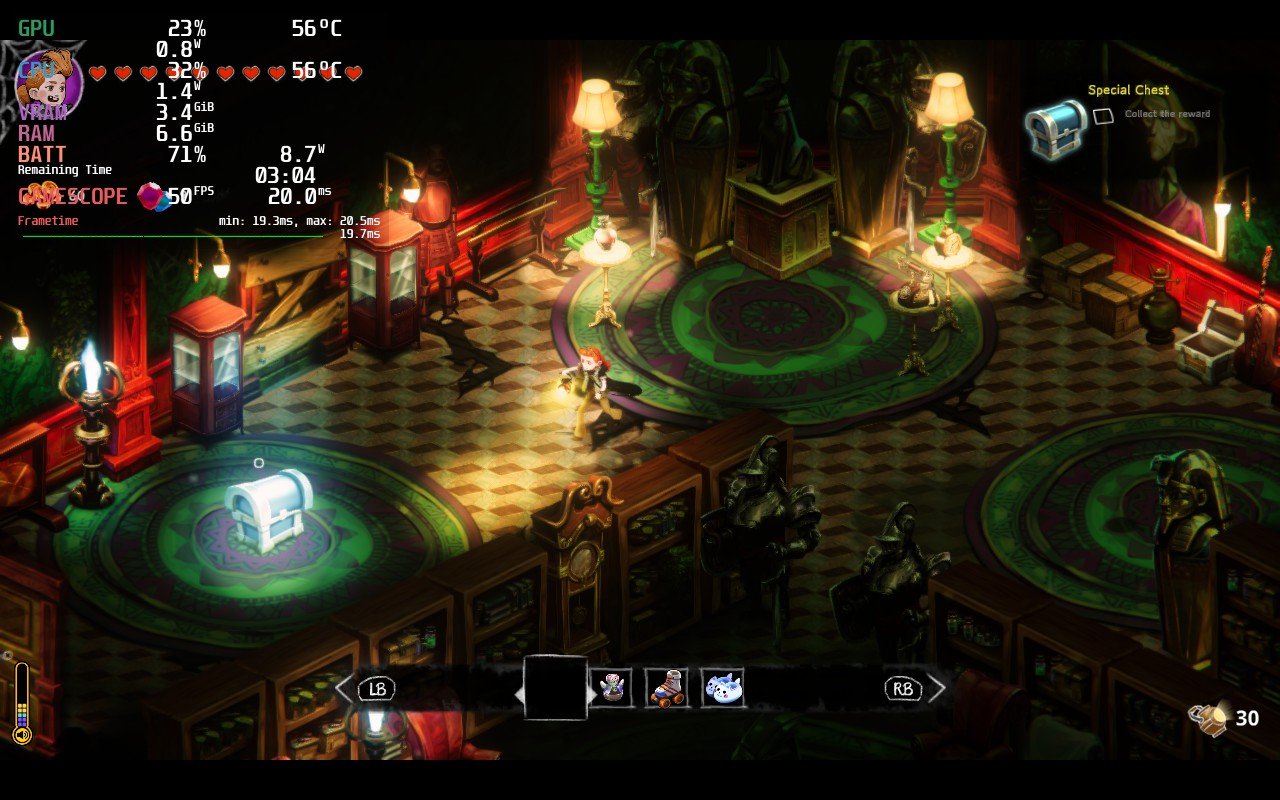Select the empty highlighted item slot
1280x800 pixels.
(x=555, y=688)
